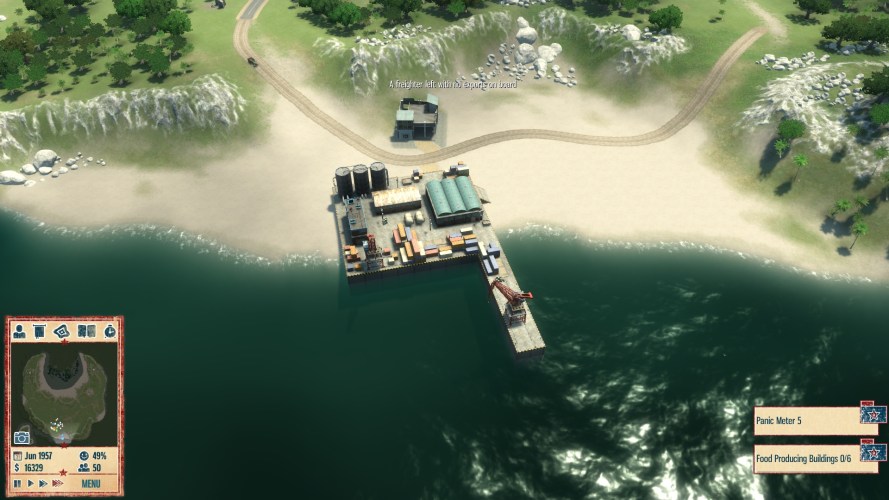Set game to double fast-forward speed
889x500 pixels.
[x=43, y=484]
